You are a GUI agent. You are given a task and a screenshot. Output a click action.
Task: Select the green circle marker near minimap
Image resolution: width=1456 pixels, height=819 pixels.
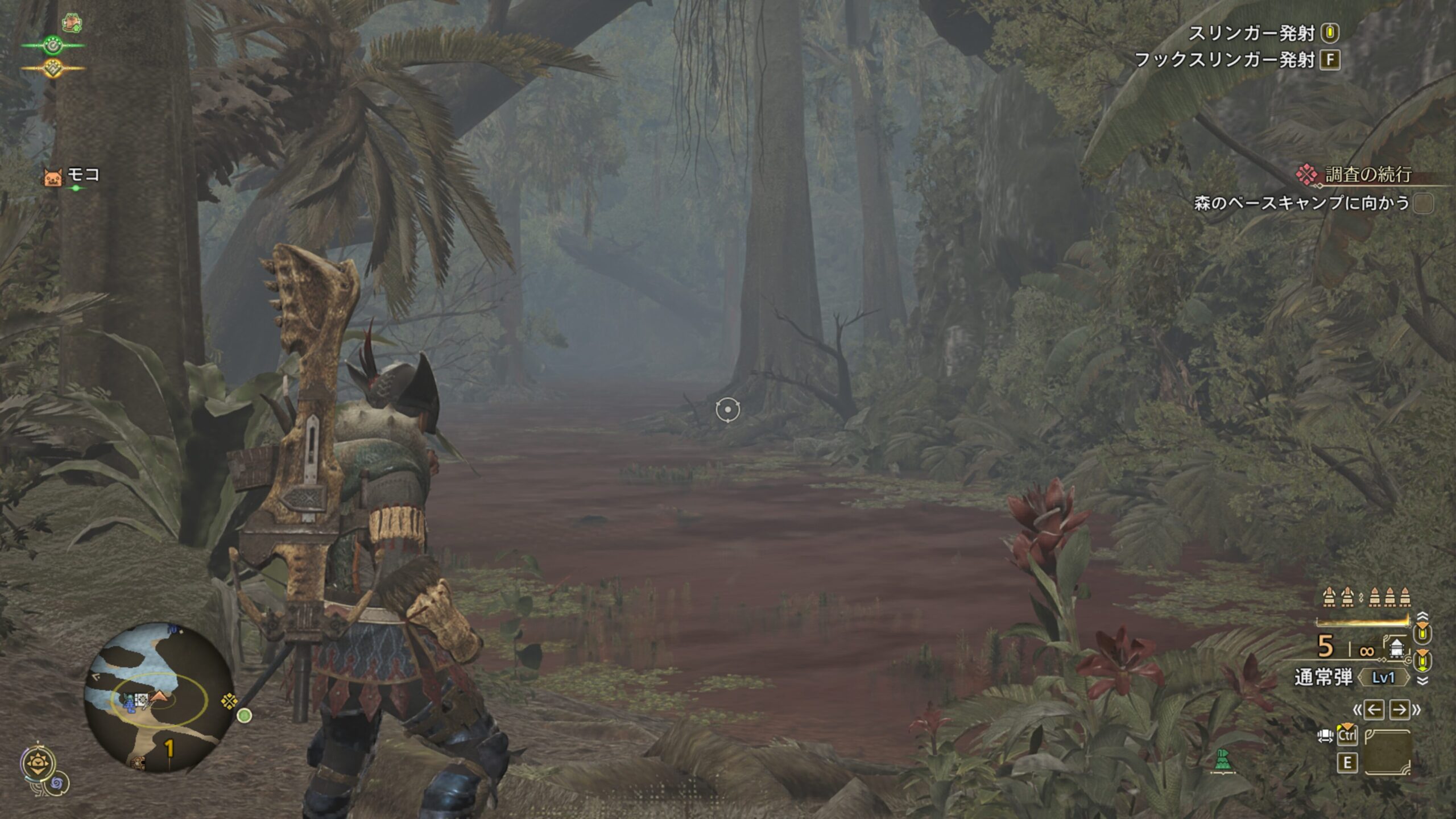(245, 715)
